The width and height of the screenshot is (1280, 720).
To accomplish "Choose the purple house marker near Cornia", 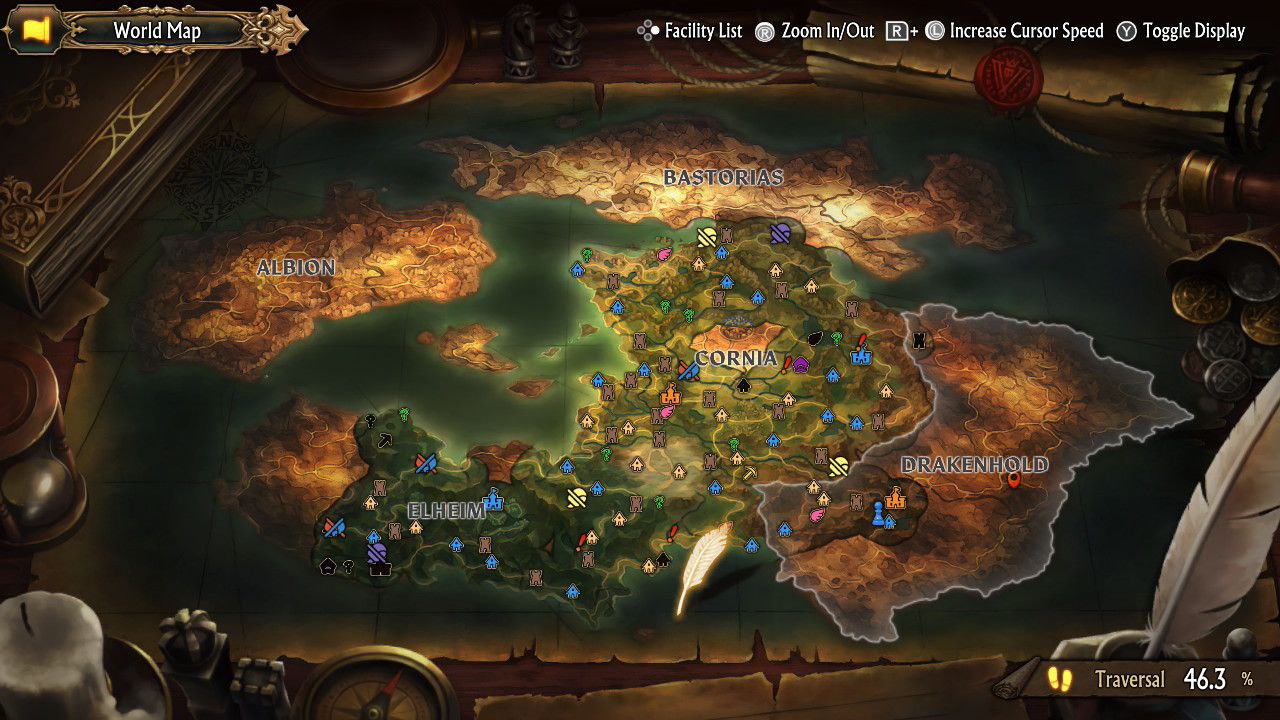I will click(x=800, y=365).
